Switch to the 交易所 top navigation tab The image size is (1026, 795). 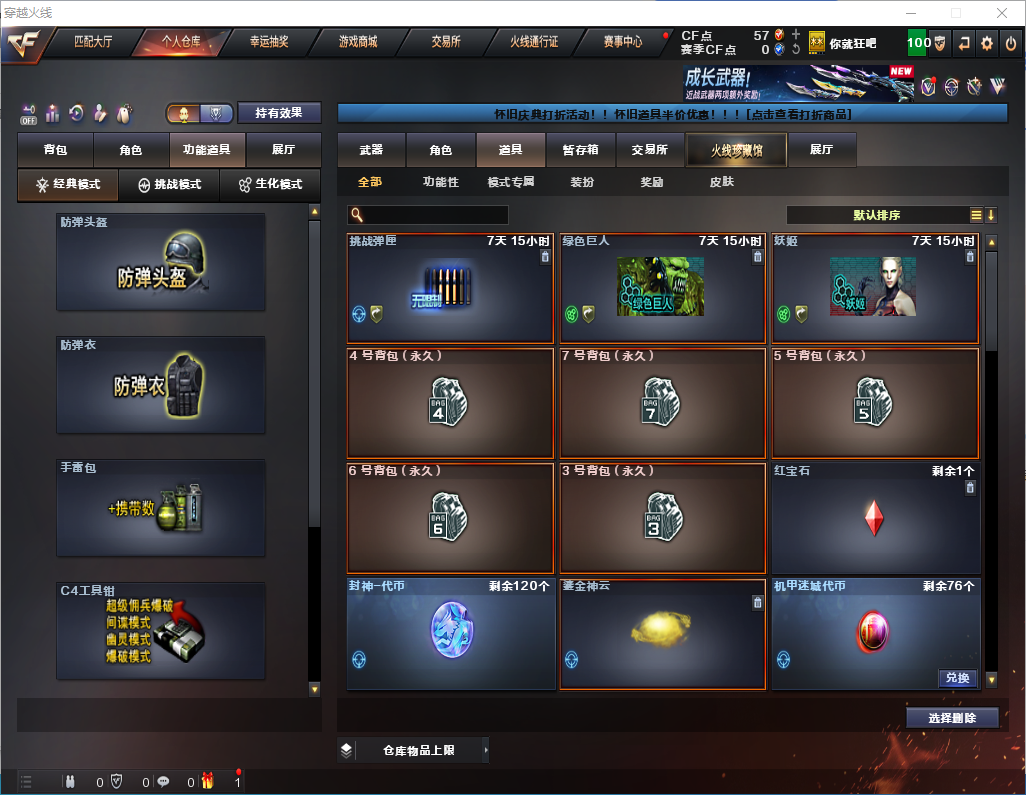click(446, 42)
